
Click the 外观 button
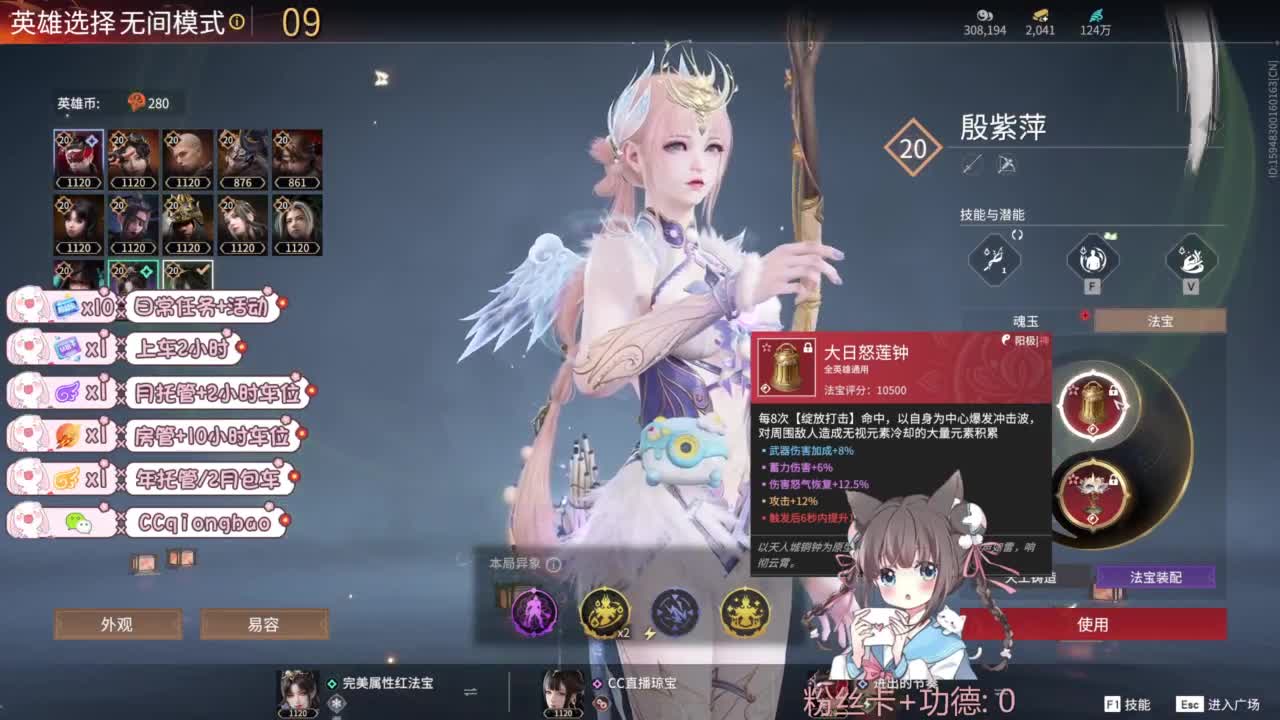point(117,623)
